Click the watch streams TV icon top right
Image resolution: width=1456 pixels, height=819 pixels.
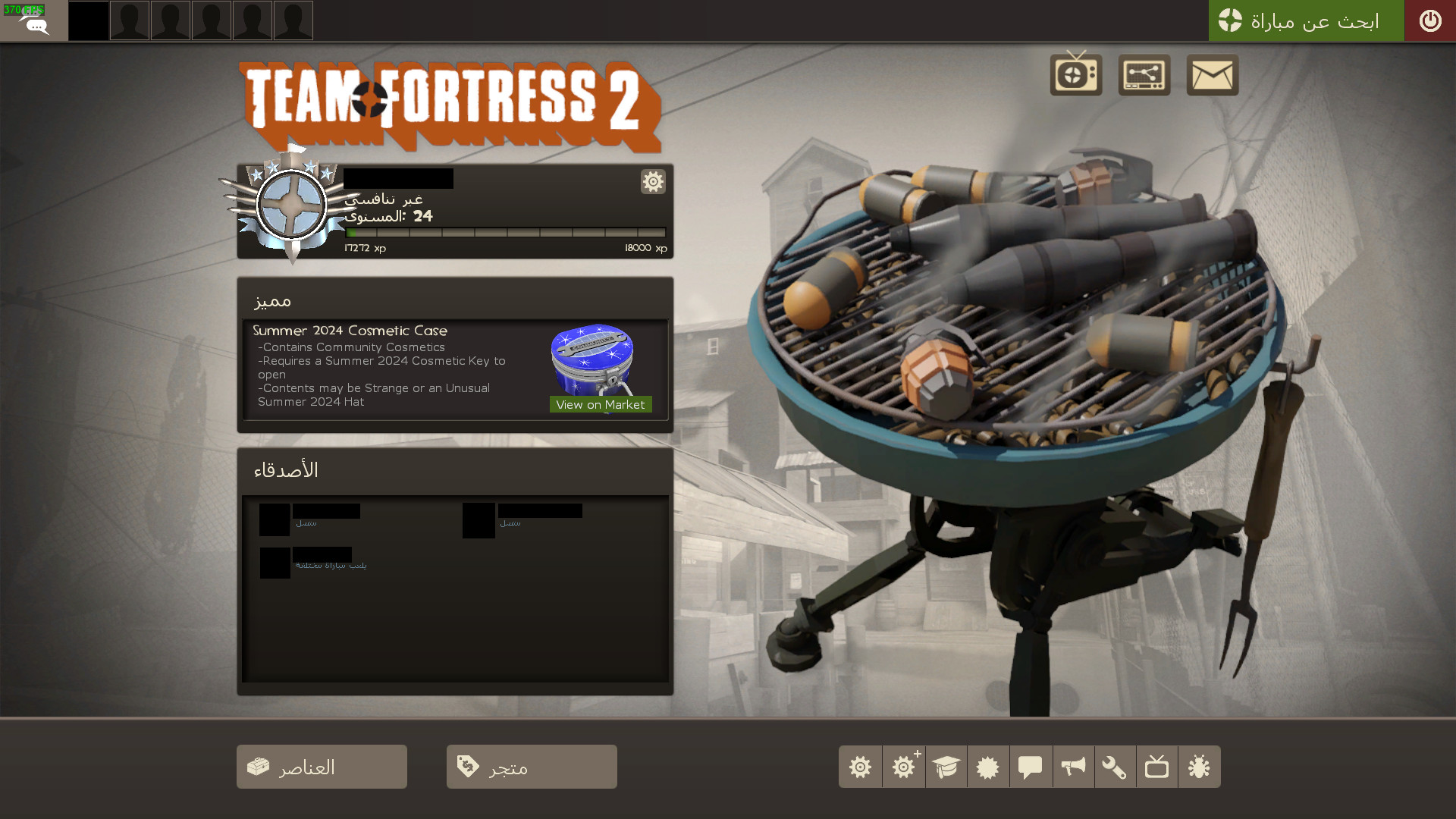pos(1075,74)
